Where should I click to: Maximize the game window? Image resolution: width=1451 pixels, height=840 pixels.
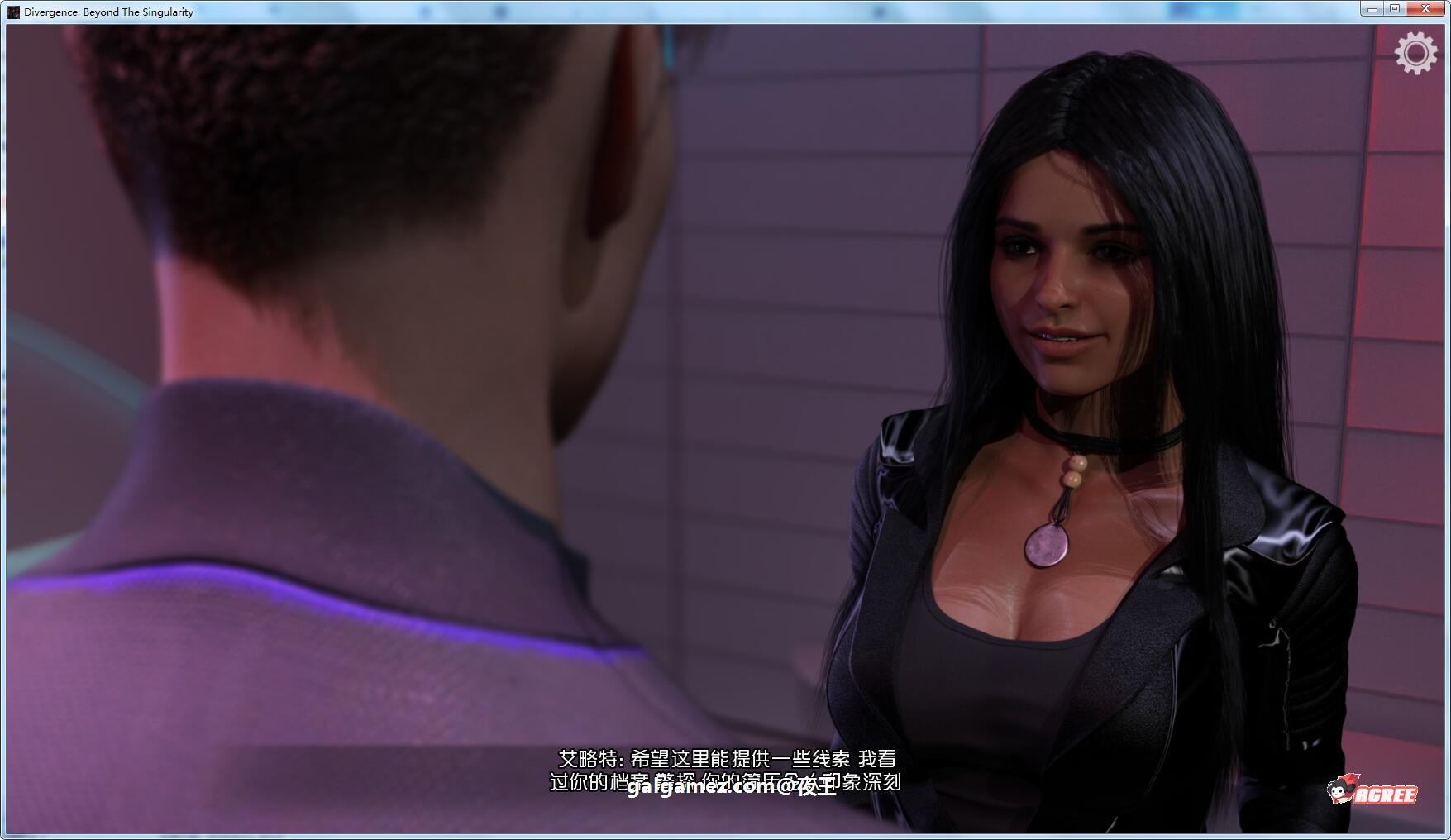(1395, 9)
